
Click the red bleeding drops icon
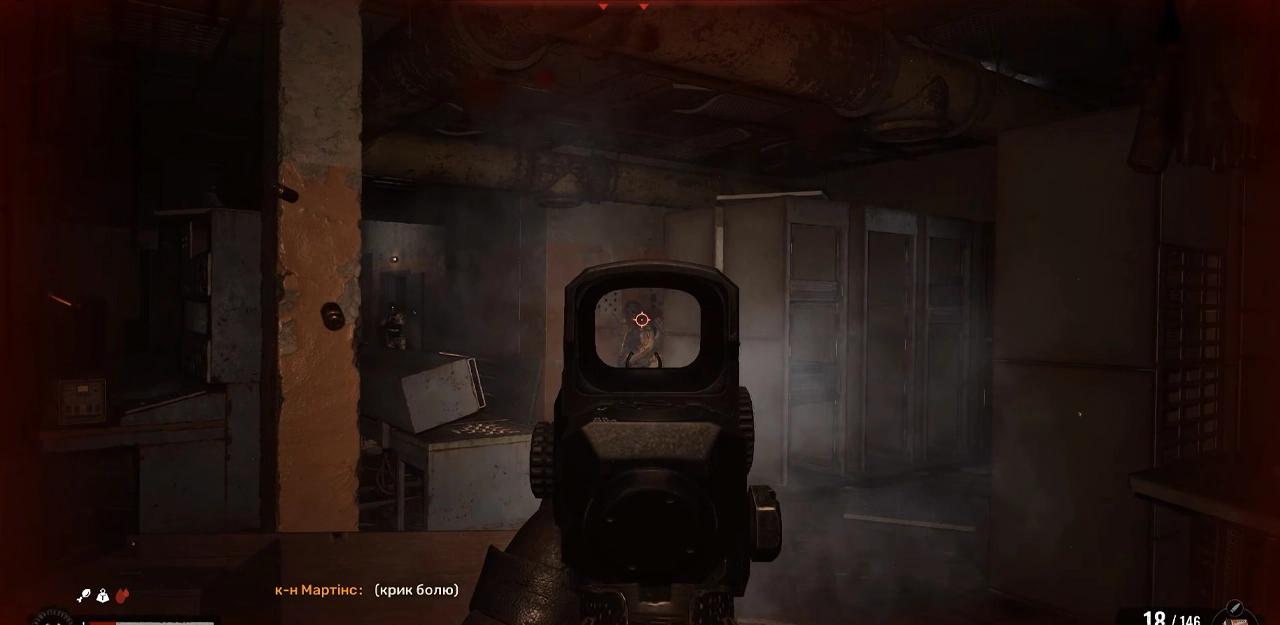point(122,596)
